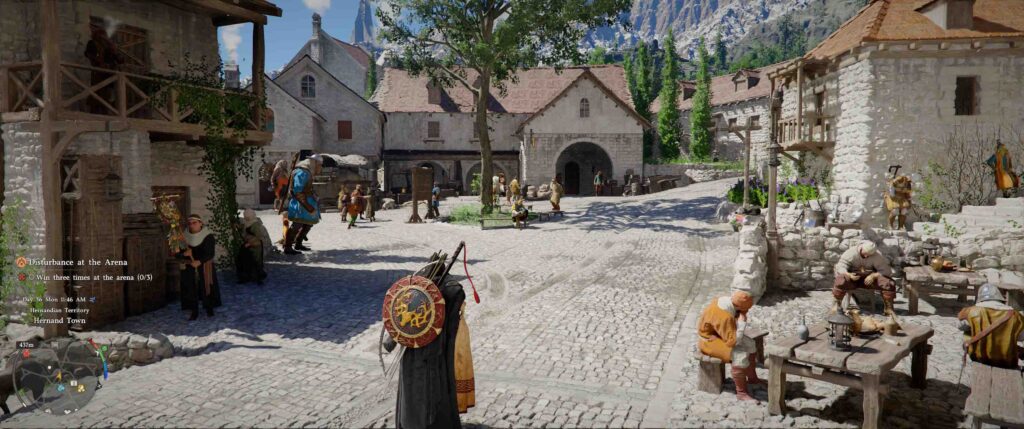Click the Disturbance at the Arena quest icon

click(x=21, y=262)
